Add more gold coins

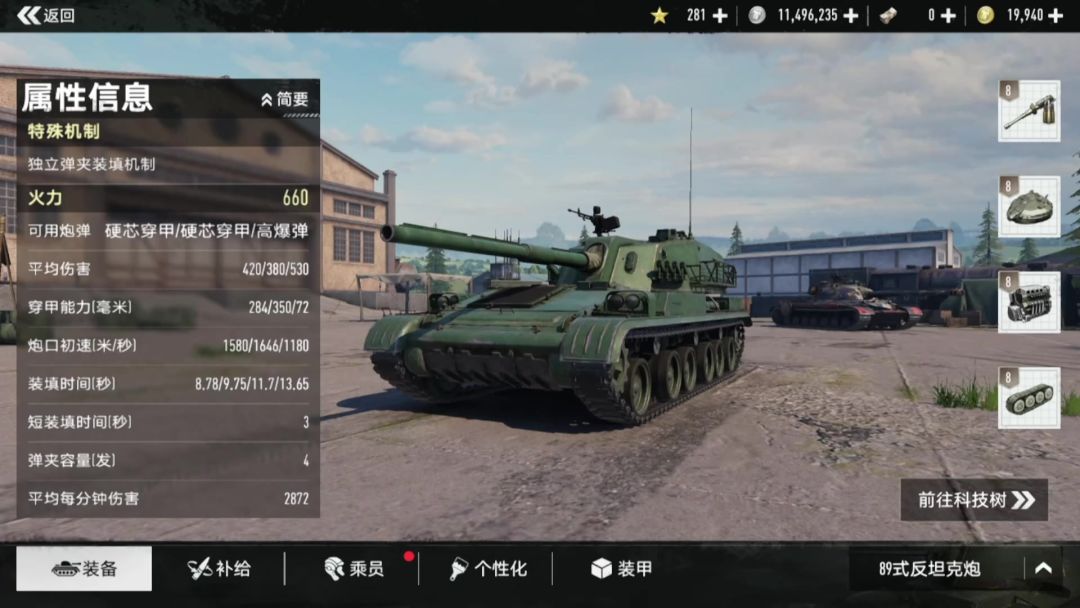click(x=1055, y=15)
